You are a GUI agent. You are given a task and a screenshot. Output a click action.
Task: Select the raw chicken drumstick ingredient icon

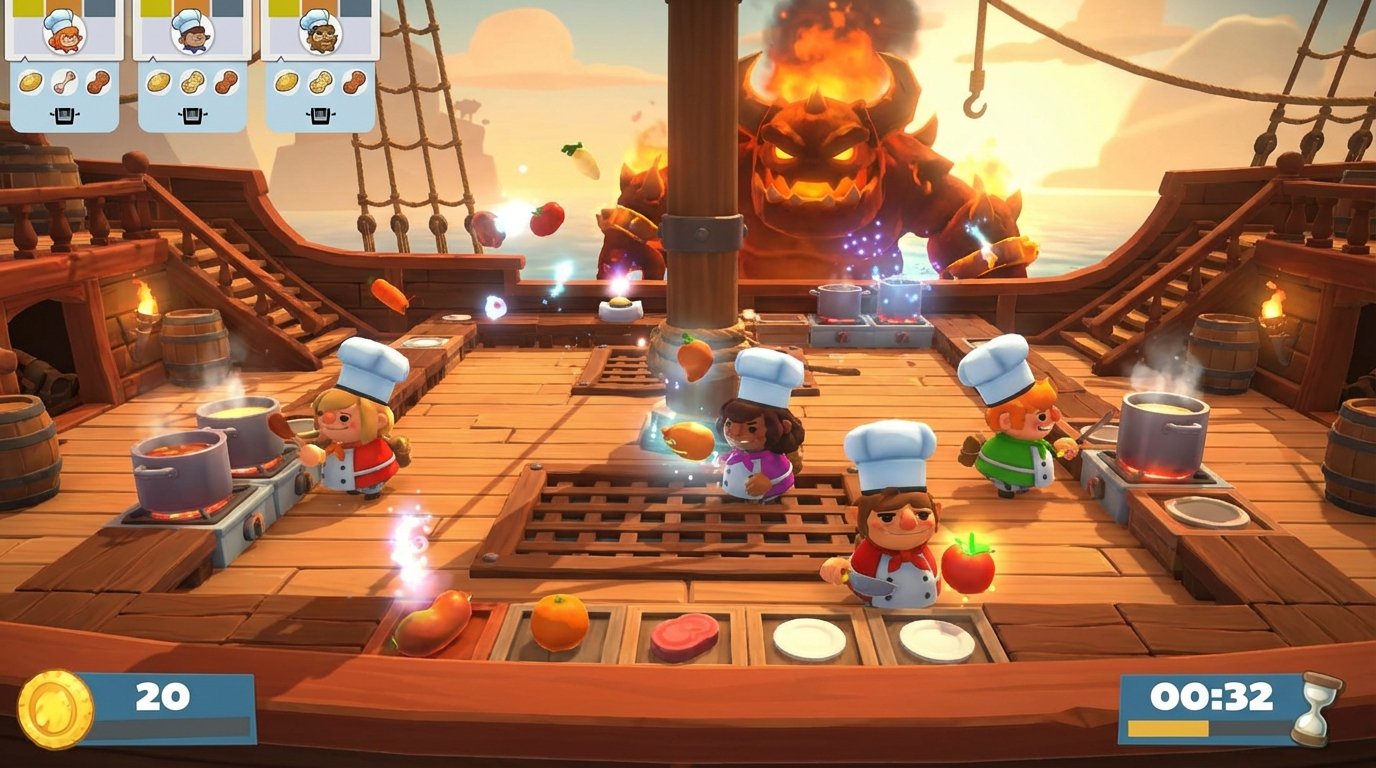[65, 82]
